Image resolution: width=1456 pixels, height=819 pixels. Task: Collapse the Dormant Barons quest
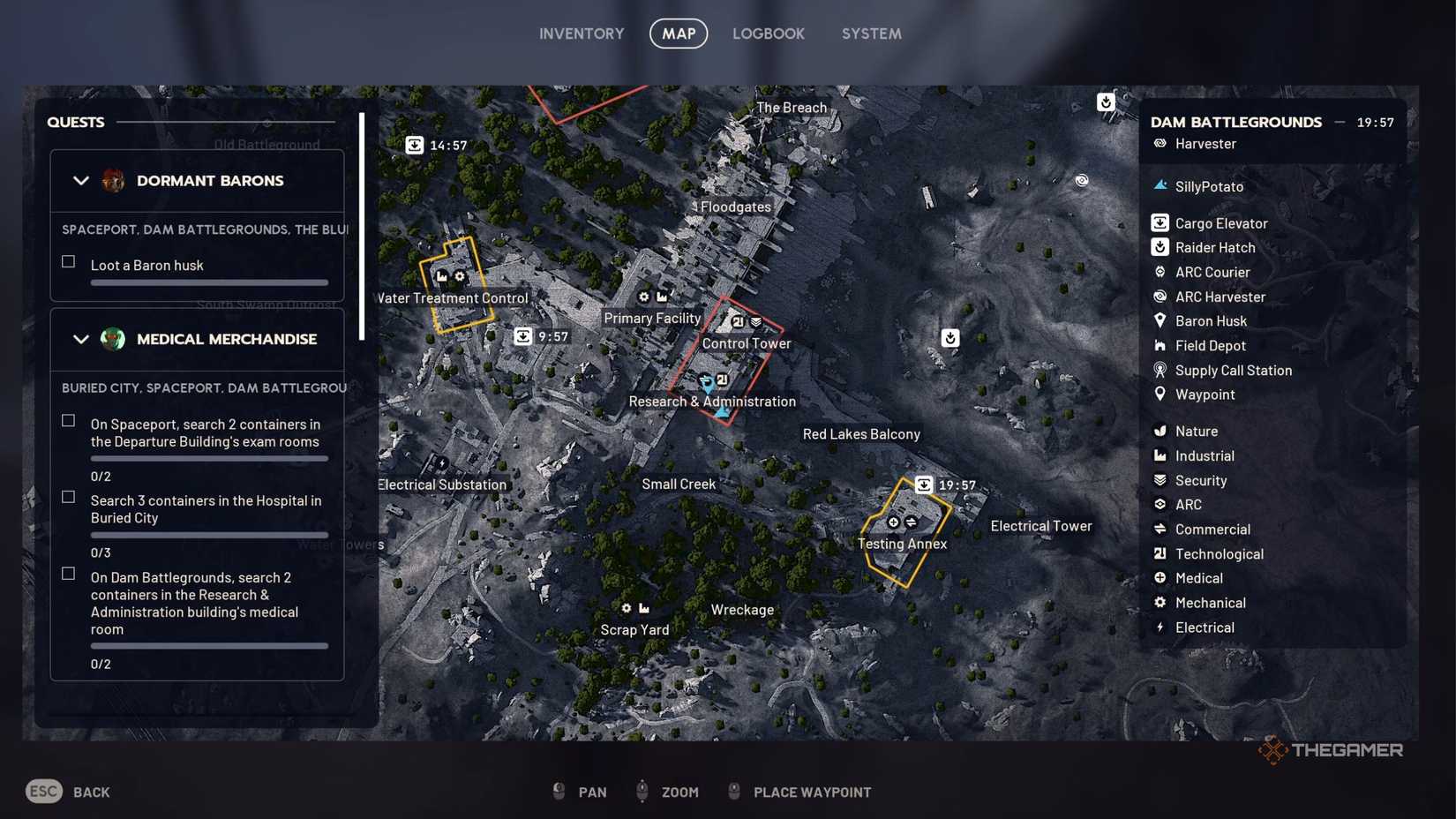[x=81, y=181]
